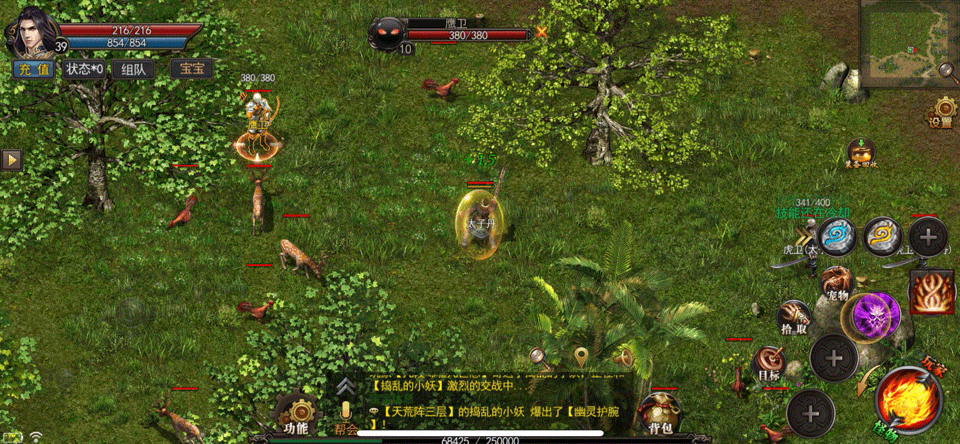Tap the 拾取 pickup button
960x444 pixels.
[795, 317]
